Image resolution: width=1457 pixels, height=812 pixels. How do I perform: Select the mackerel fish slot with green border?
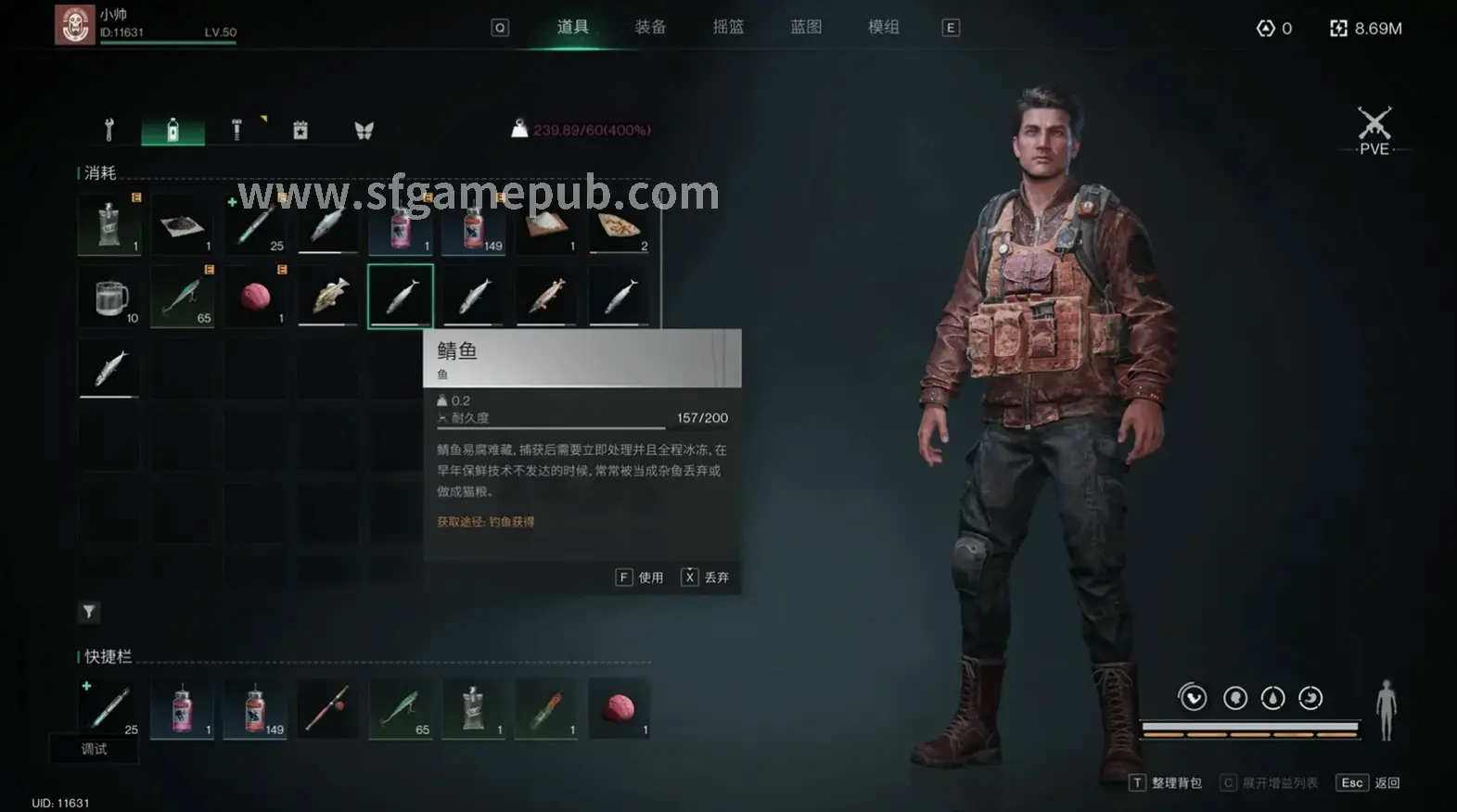click(x=401, y=295)
